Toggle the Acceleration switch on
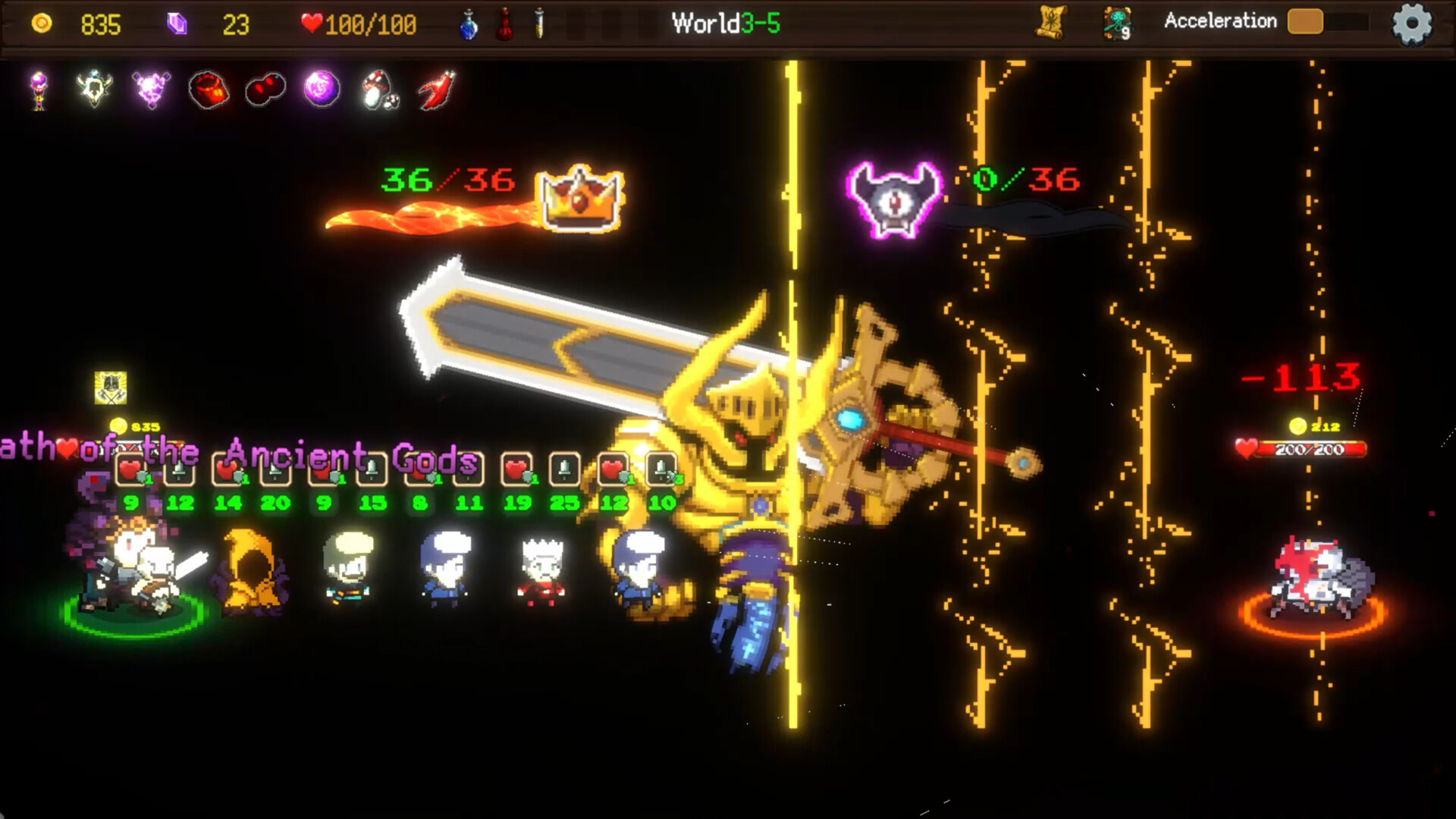Viewport: 1456px width, 819px height. (1306, 22)
